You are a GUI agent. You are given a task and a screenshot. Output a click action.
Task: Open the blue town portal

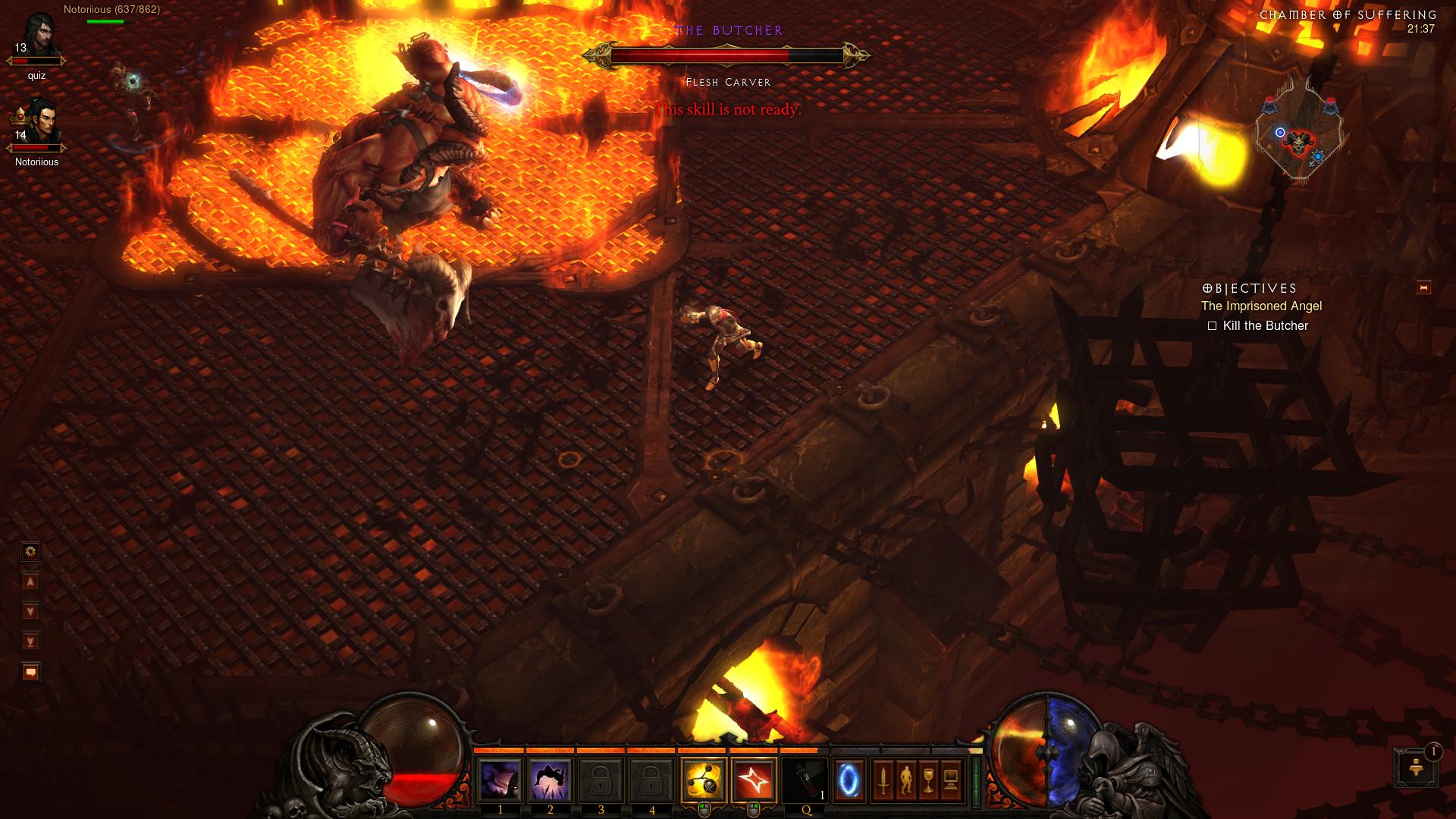click(x=849, y=780)
